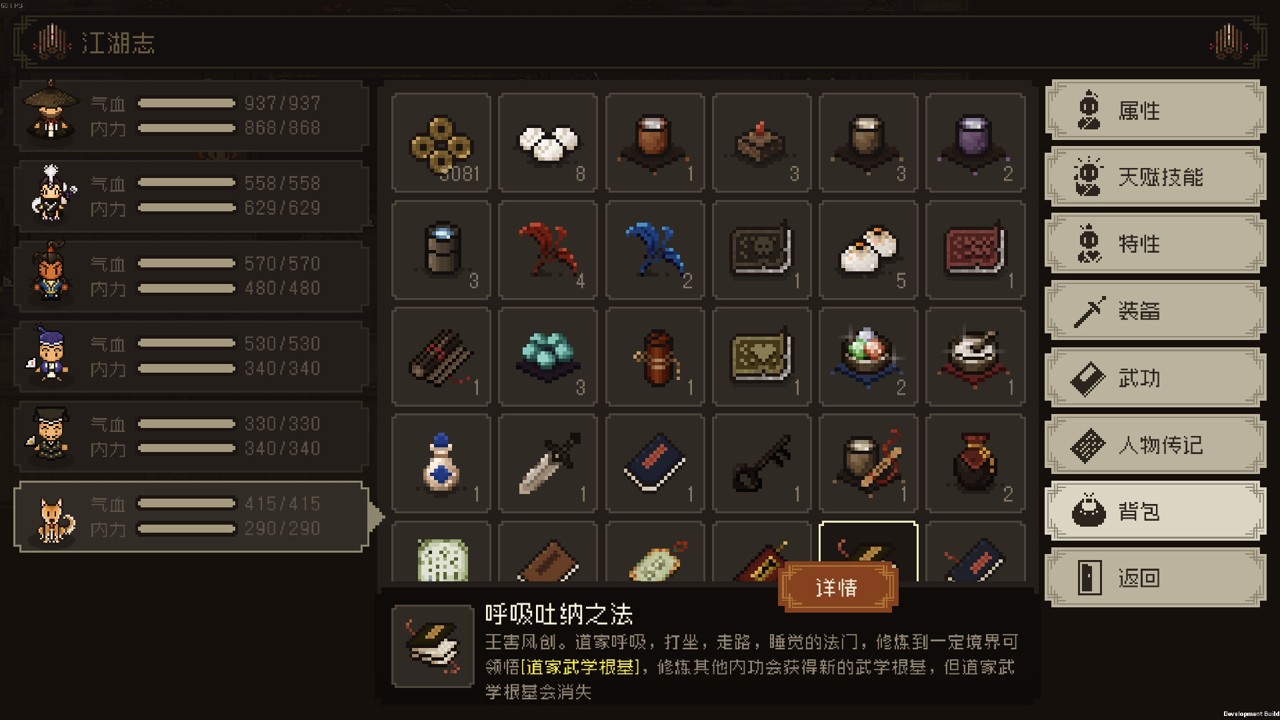
Task: Show the 特性 traits tab
Action: click(1155, 244)
